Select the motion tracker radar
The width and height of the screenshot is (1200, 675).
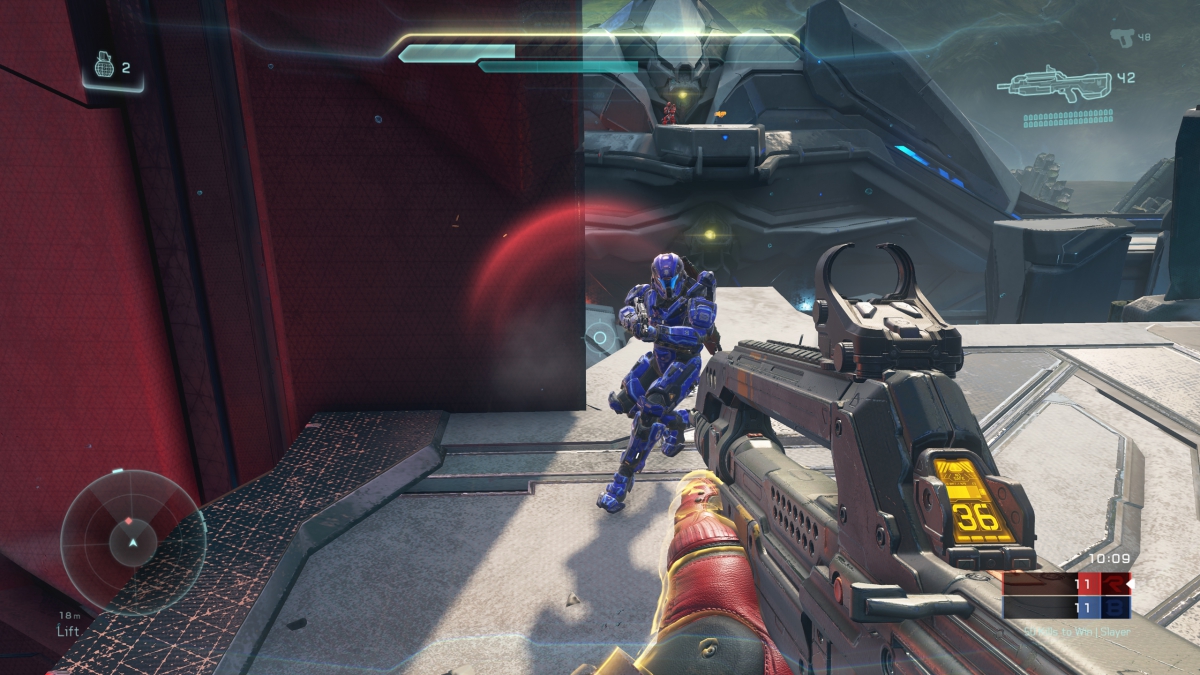132,541
